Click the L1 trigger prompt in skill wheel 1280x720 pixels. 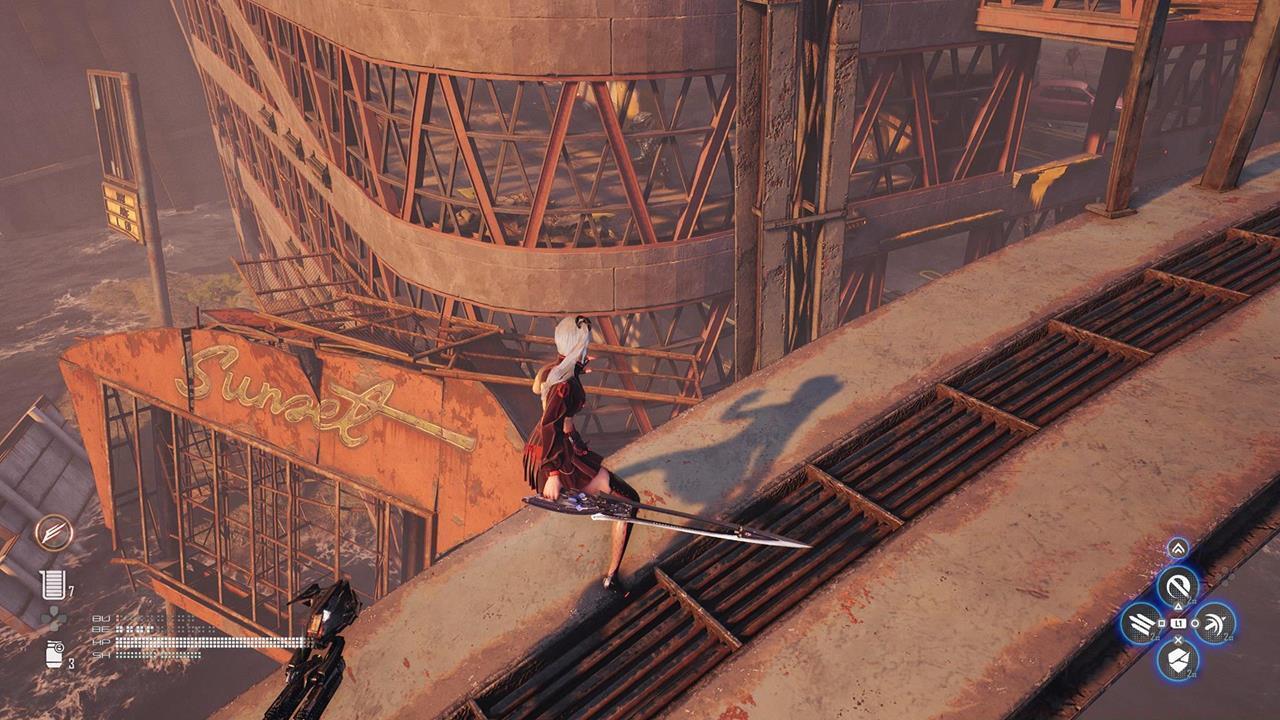pos(1179,623)
